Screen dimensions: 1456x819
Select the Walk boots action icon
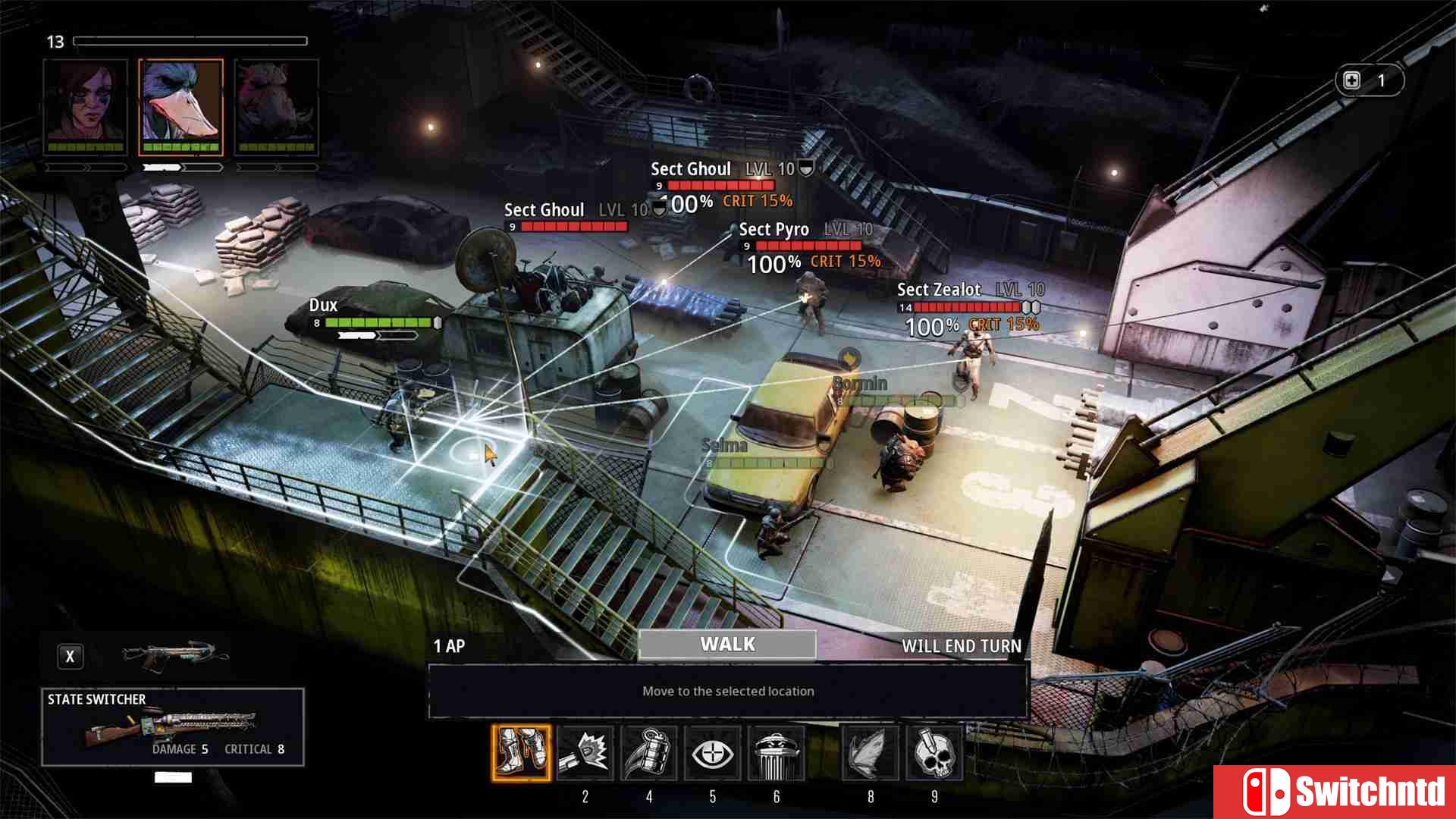[522, 753]
